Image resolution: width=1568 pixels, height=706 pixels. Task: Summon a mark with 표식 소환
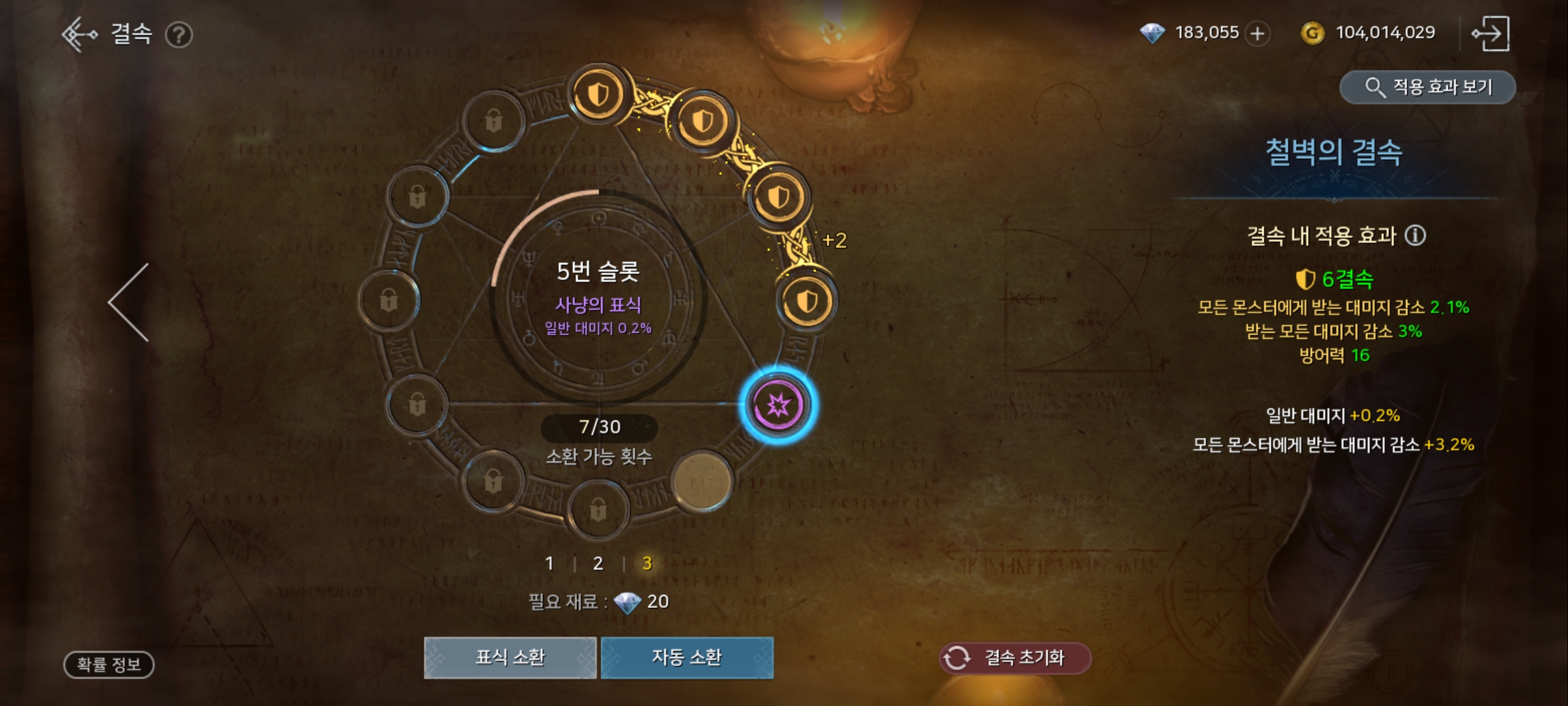pyautogui.click(x=510, y=657)
